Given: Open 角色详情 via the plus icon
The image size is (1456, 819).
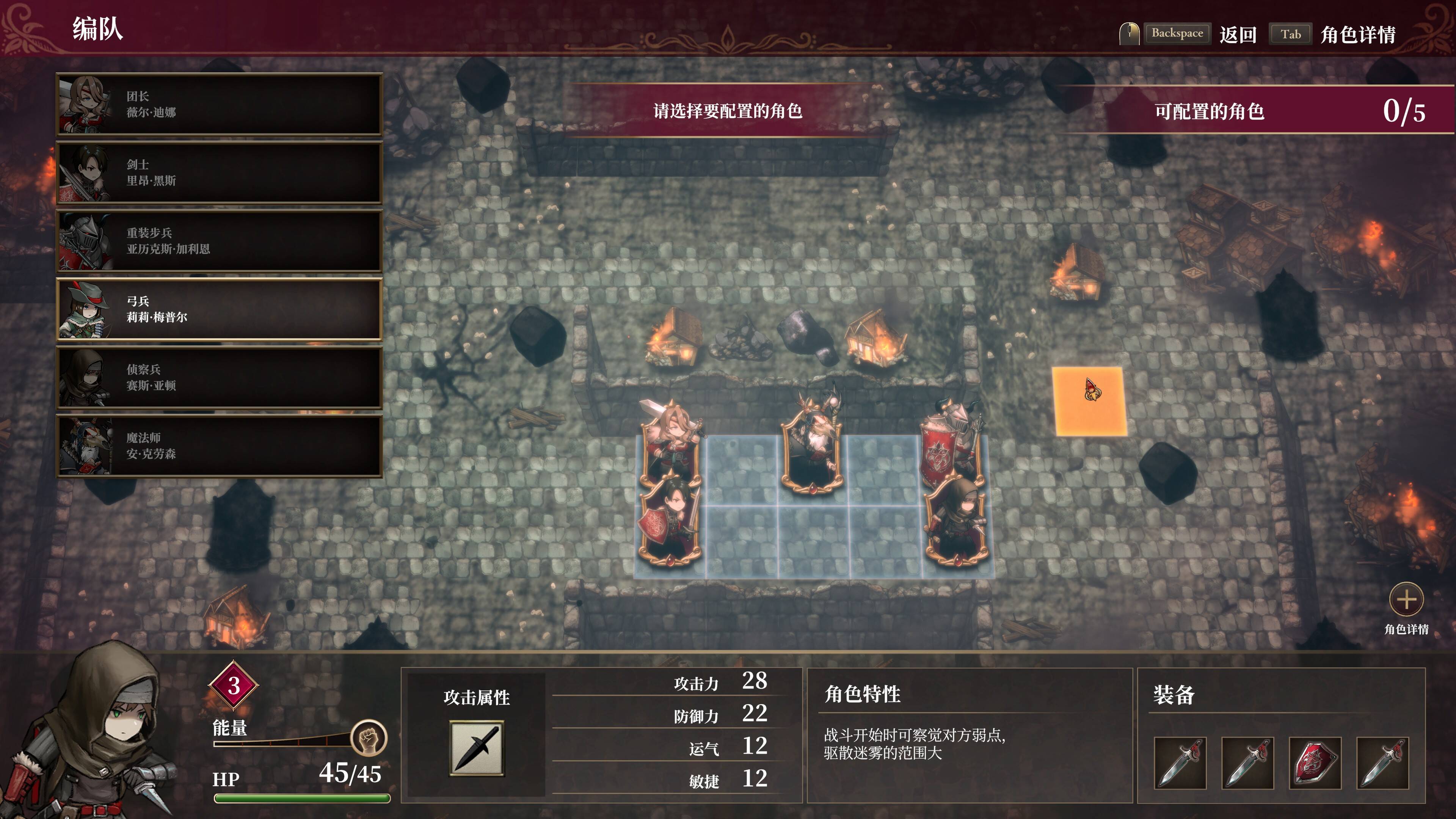Looking at the screenshot, I should point(1406,600).
